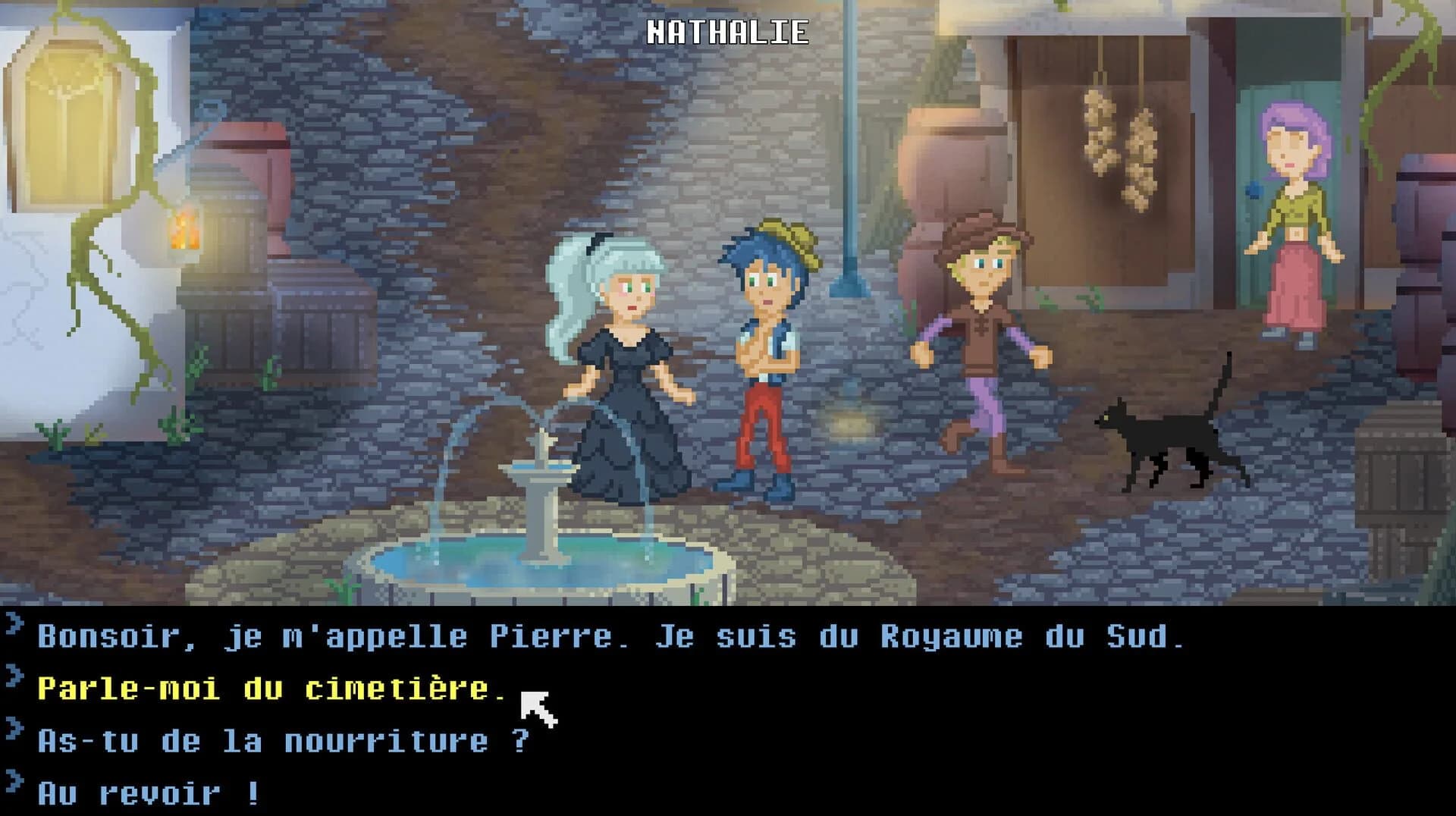Click the NATHALIE name label at the top
1456x816 pixels.
730,32
